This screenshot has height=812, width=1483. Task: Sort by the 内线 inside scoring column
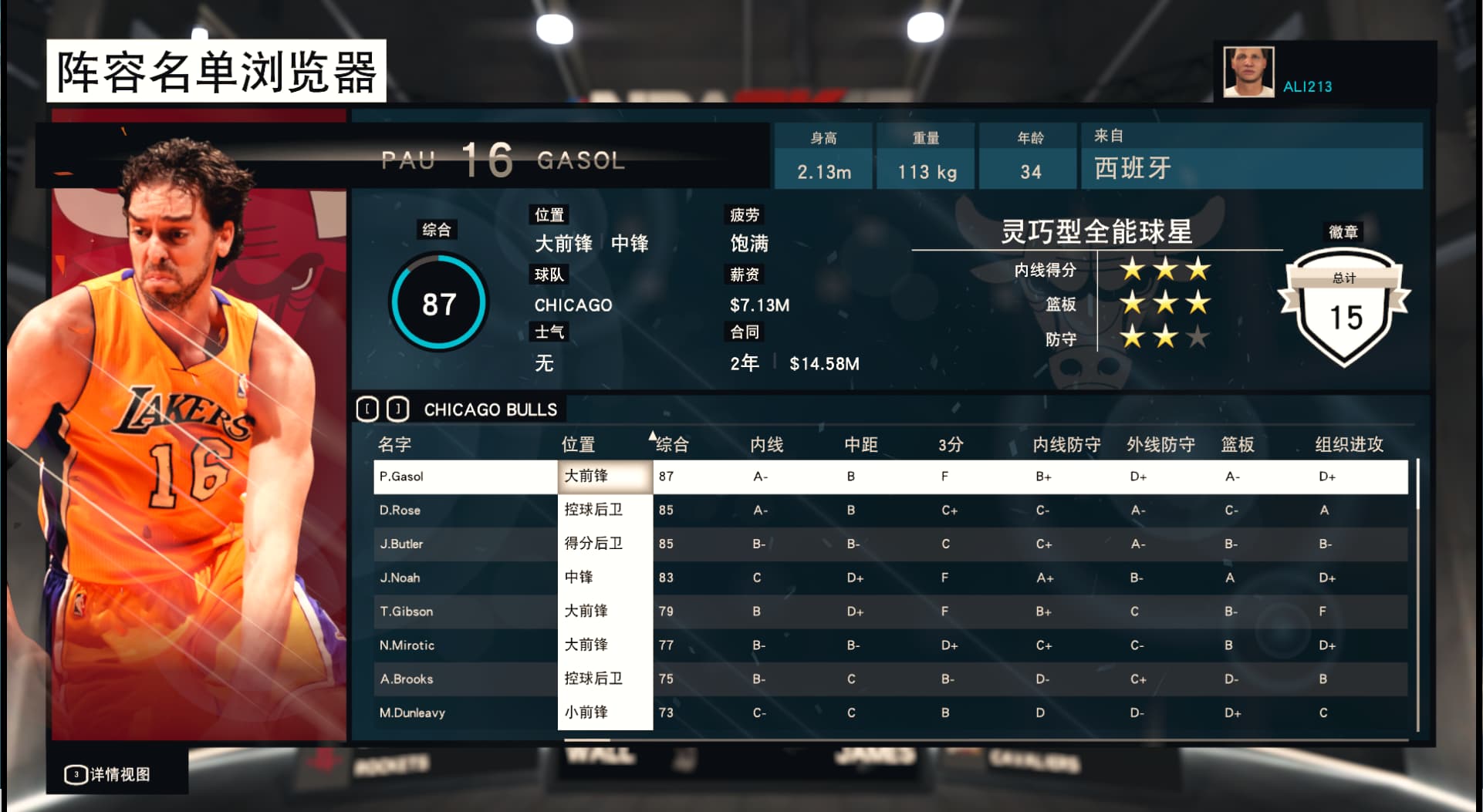pos(766,444)
